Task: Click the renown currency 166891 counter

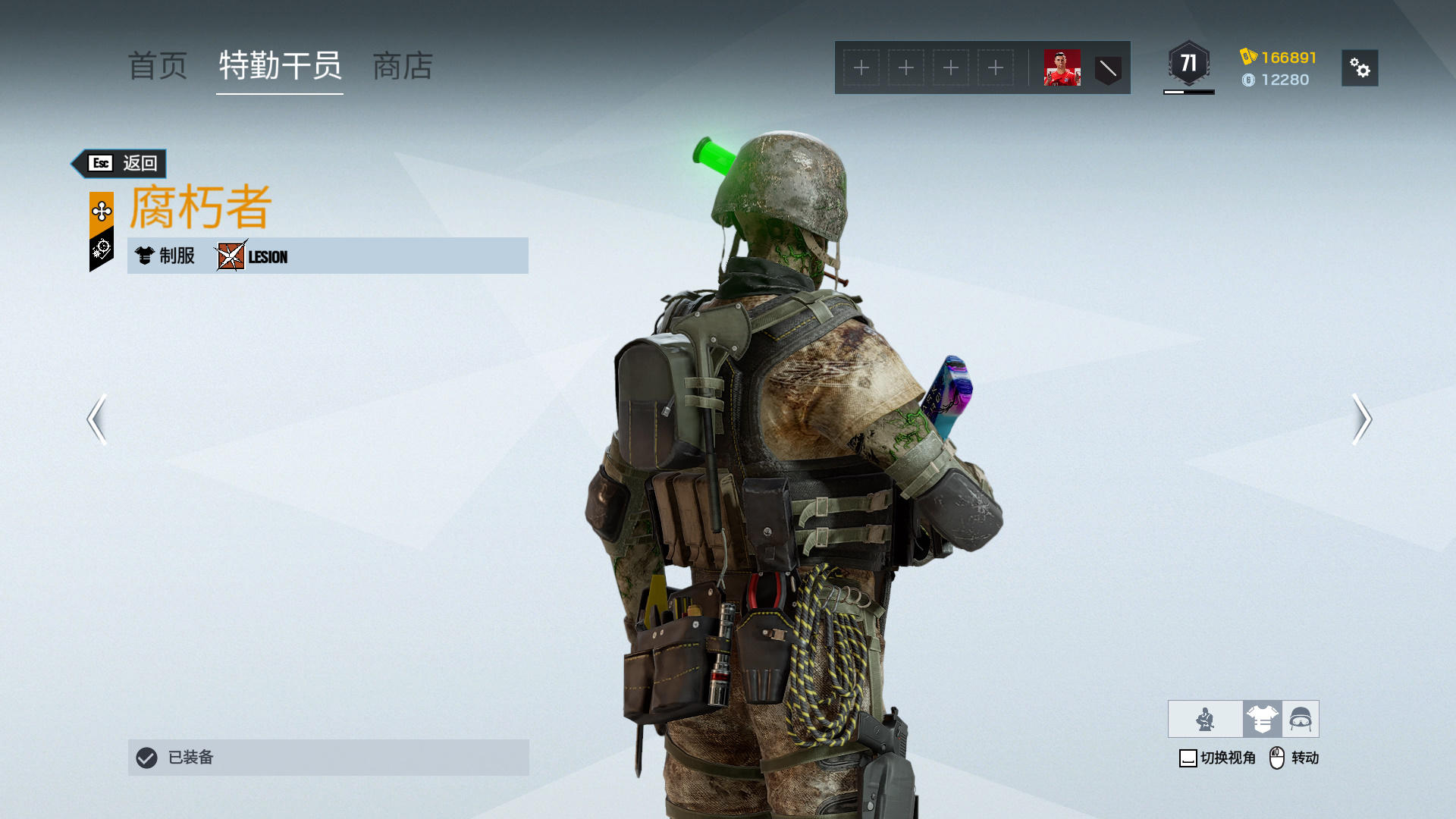Action: (x=1279, y=58)
